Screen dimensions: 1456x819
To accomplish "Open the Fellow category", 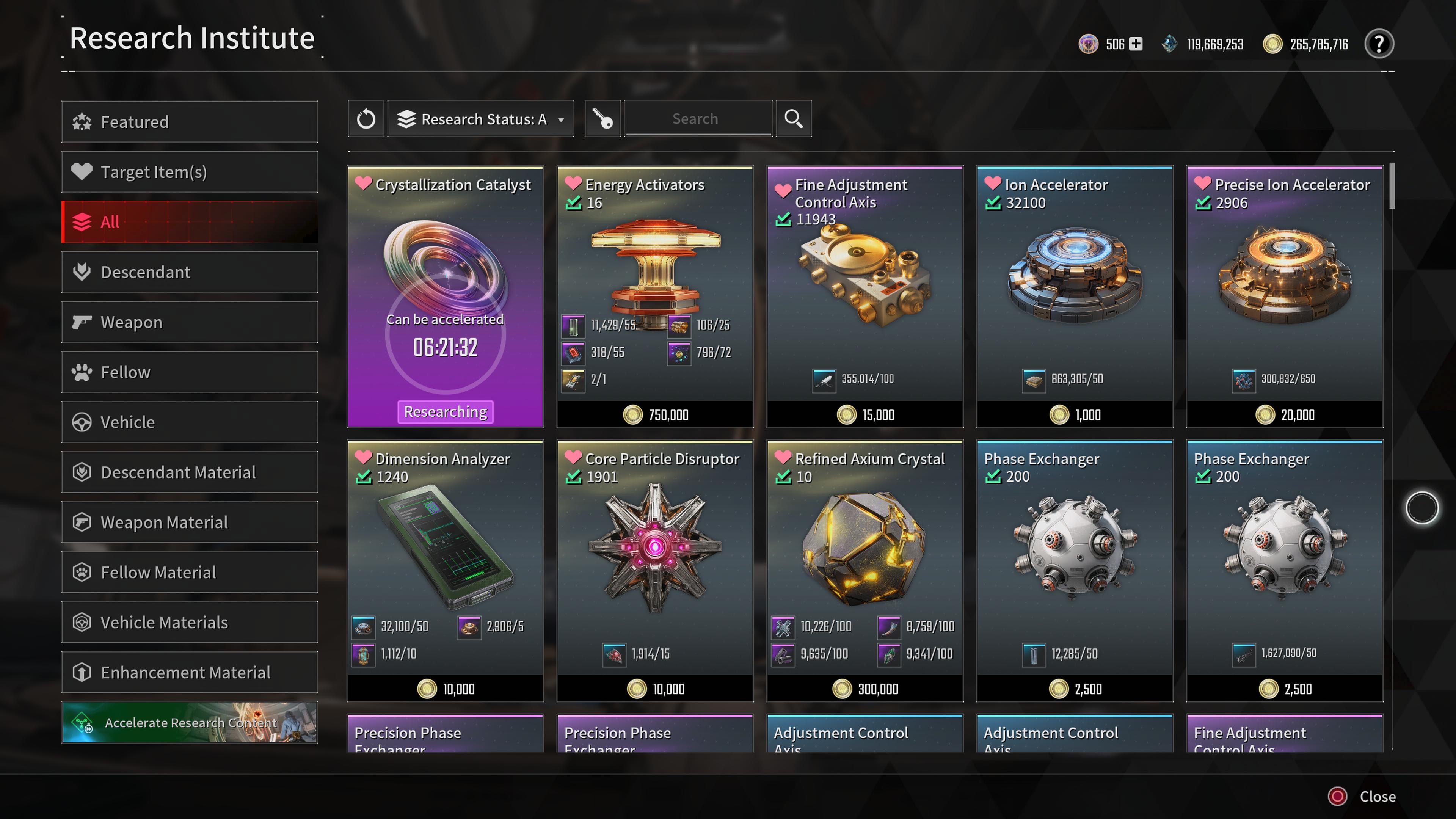I will pos(189,372).
